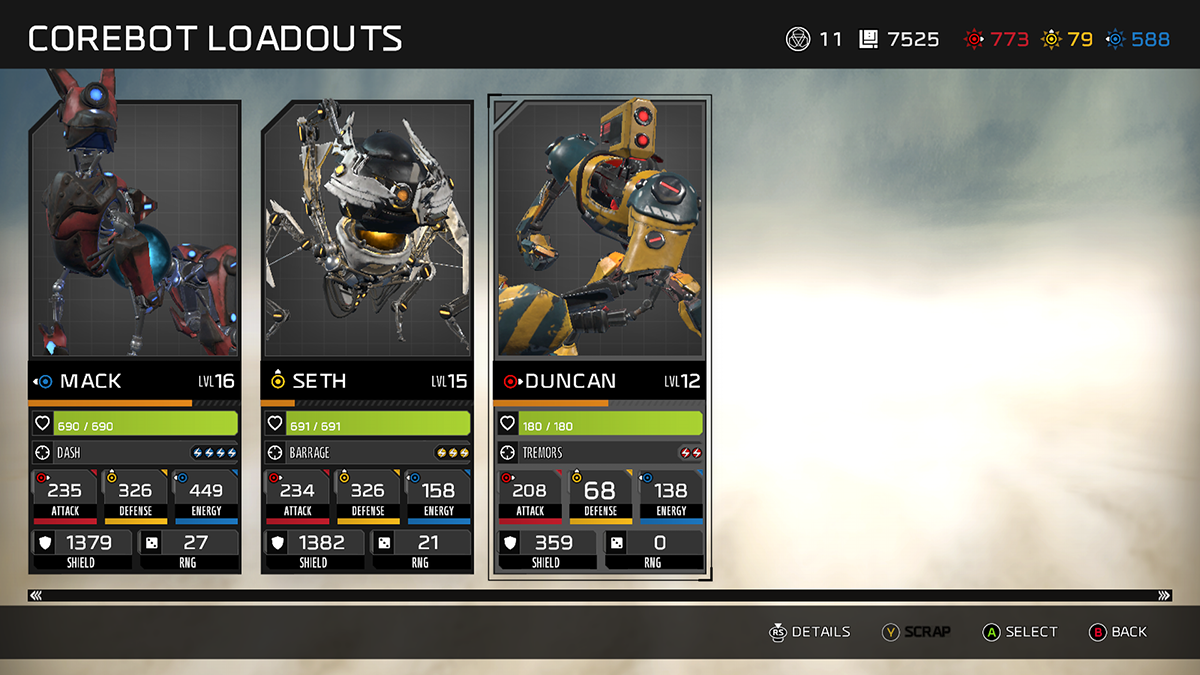Show corebot Details

(809, 632)
